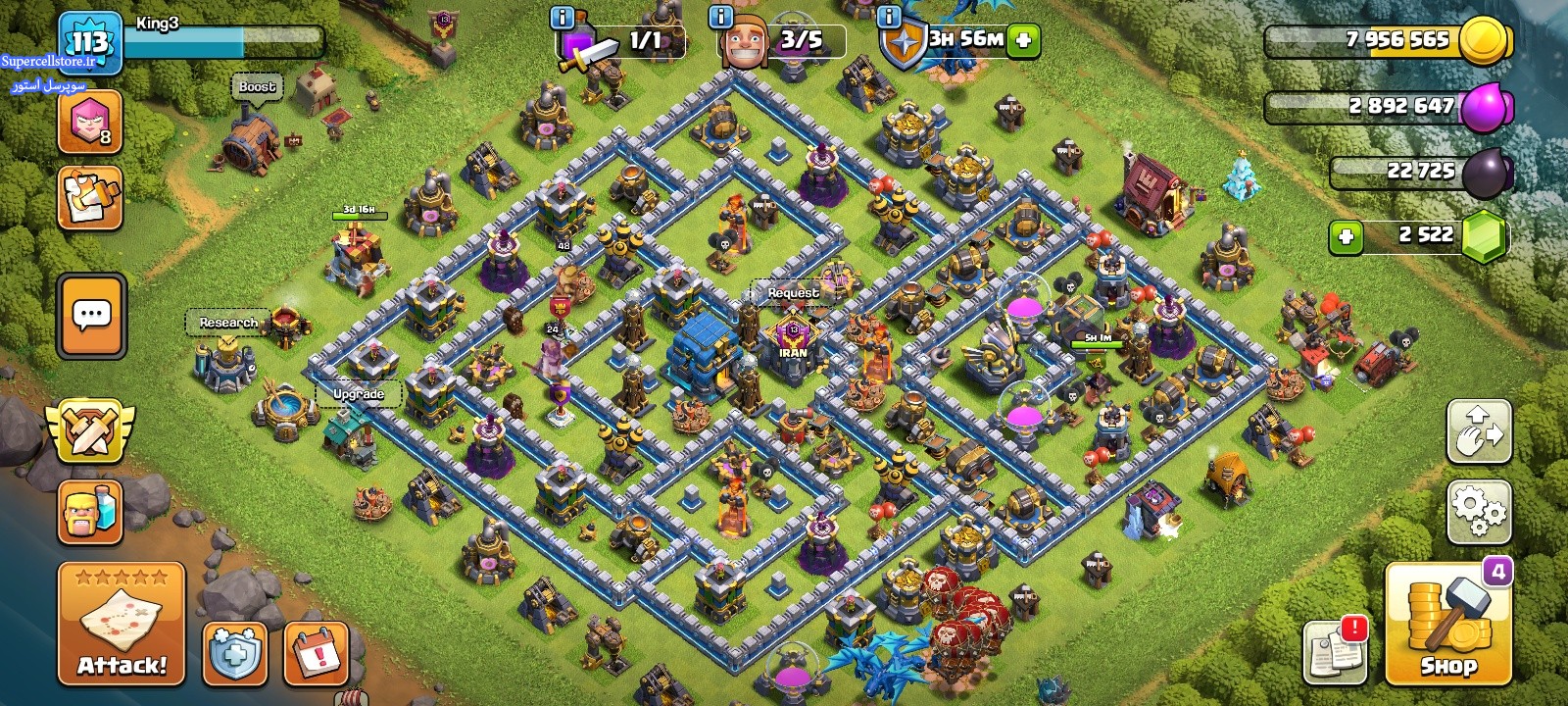Open the pink-haired archer icon button

[90, 123]
